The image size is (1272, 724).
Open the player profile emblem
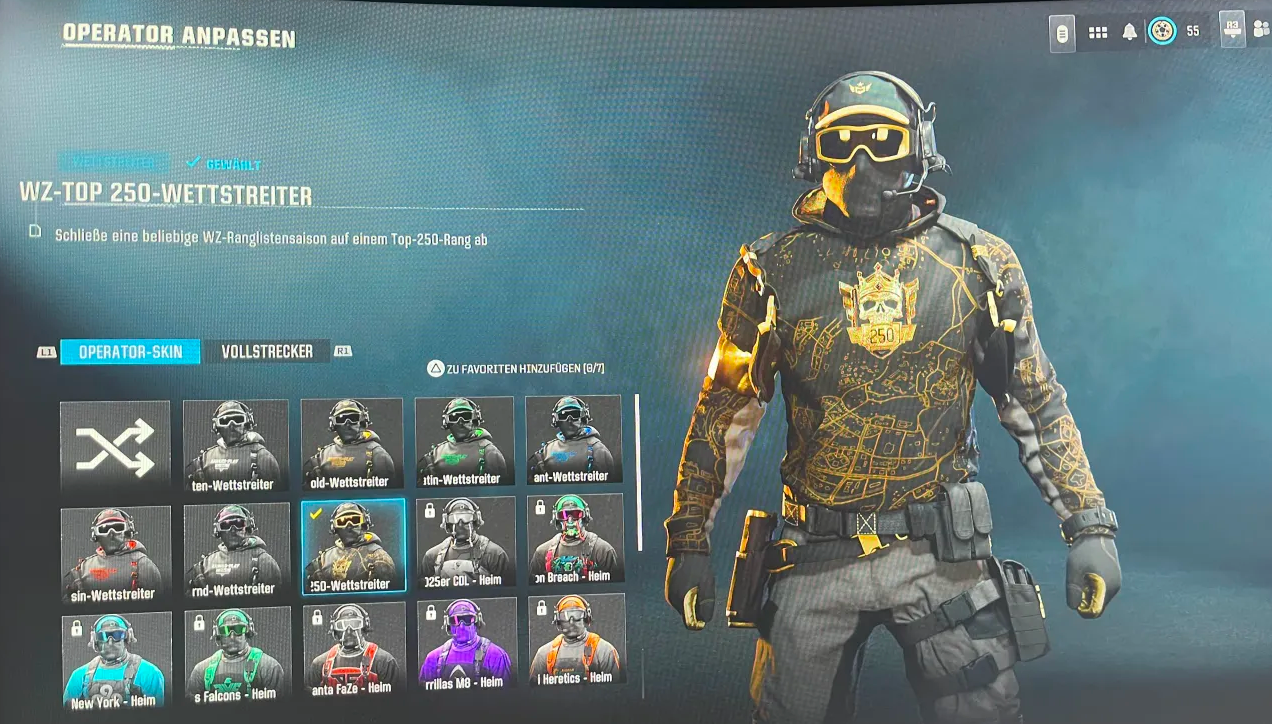(x=1162, y=31)
